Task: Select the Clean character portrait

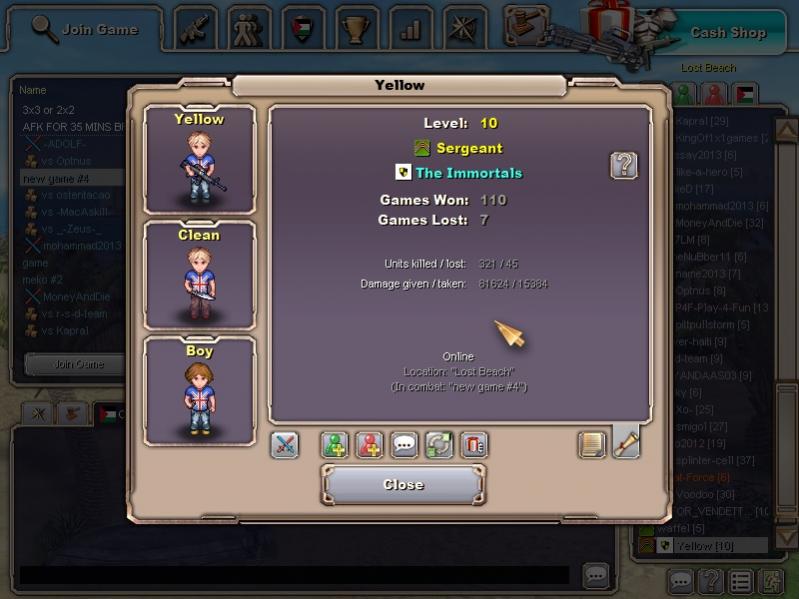Action: point(199,275)
